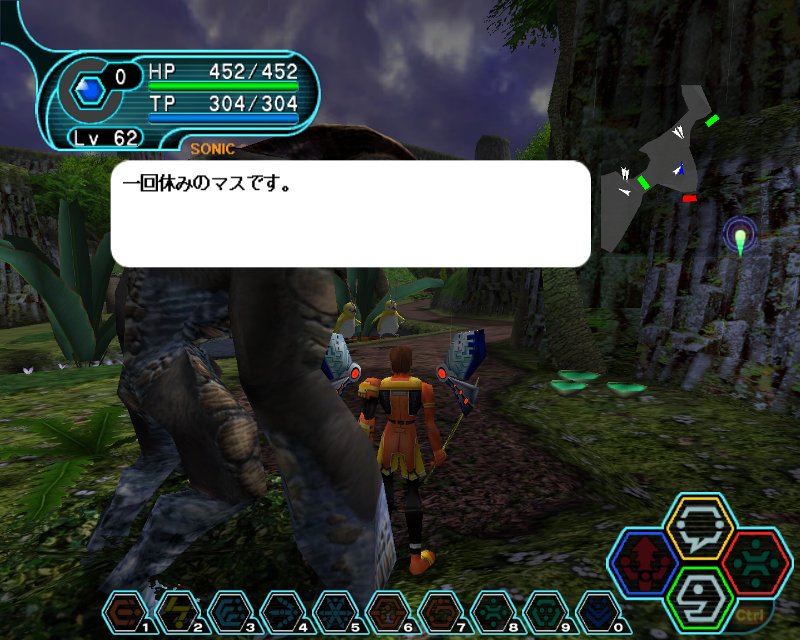Trigger the green-bordered swirl action hexagon

(x=699, y=600)
